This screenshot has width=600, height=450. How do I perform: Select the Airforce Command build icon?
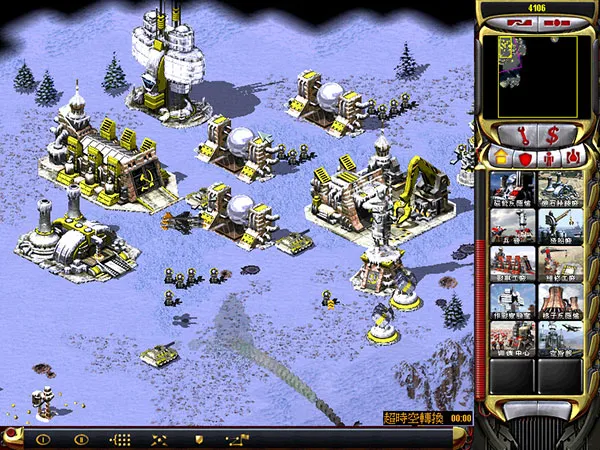pyautogui.click(x=558, y=338)
